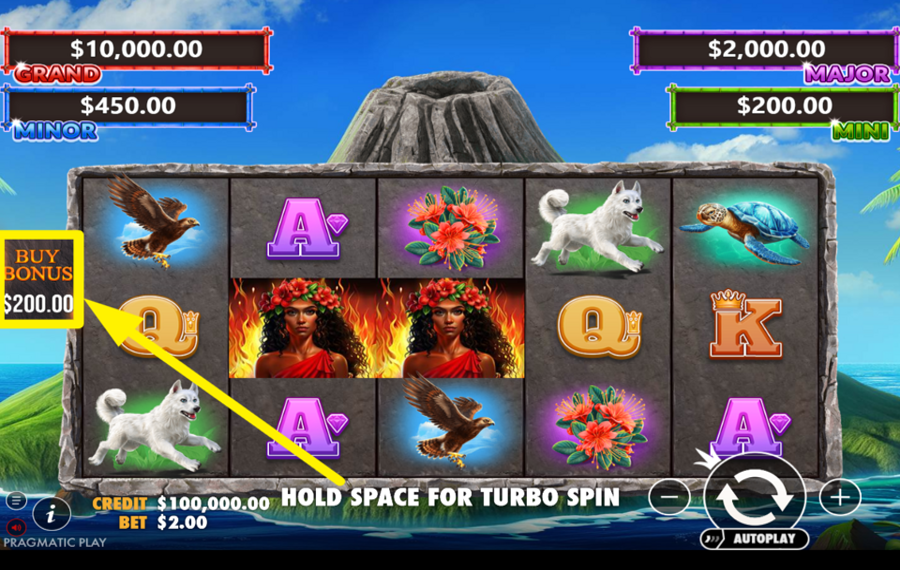This screenshot has height=570, width=900.
Task: Open the hamburger menu
Action: 15,499
